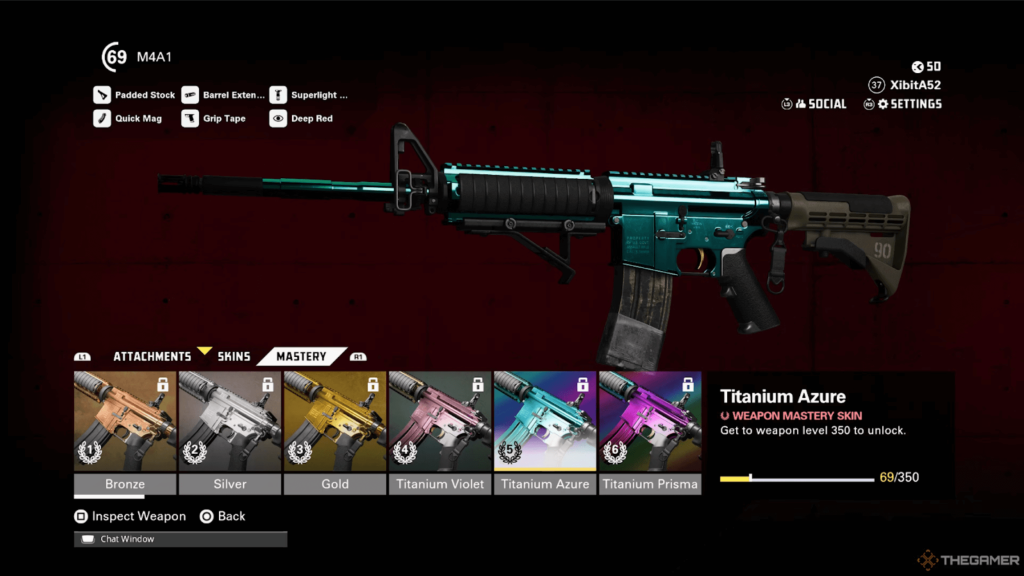Select the Mastery tab

301,356
